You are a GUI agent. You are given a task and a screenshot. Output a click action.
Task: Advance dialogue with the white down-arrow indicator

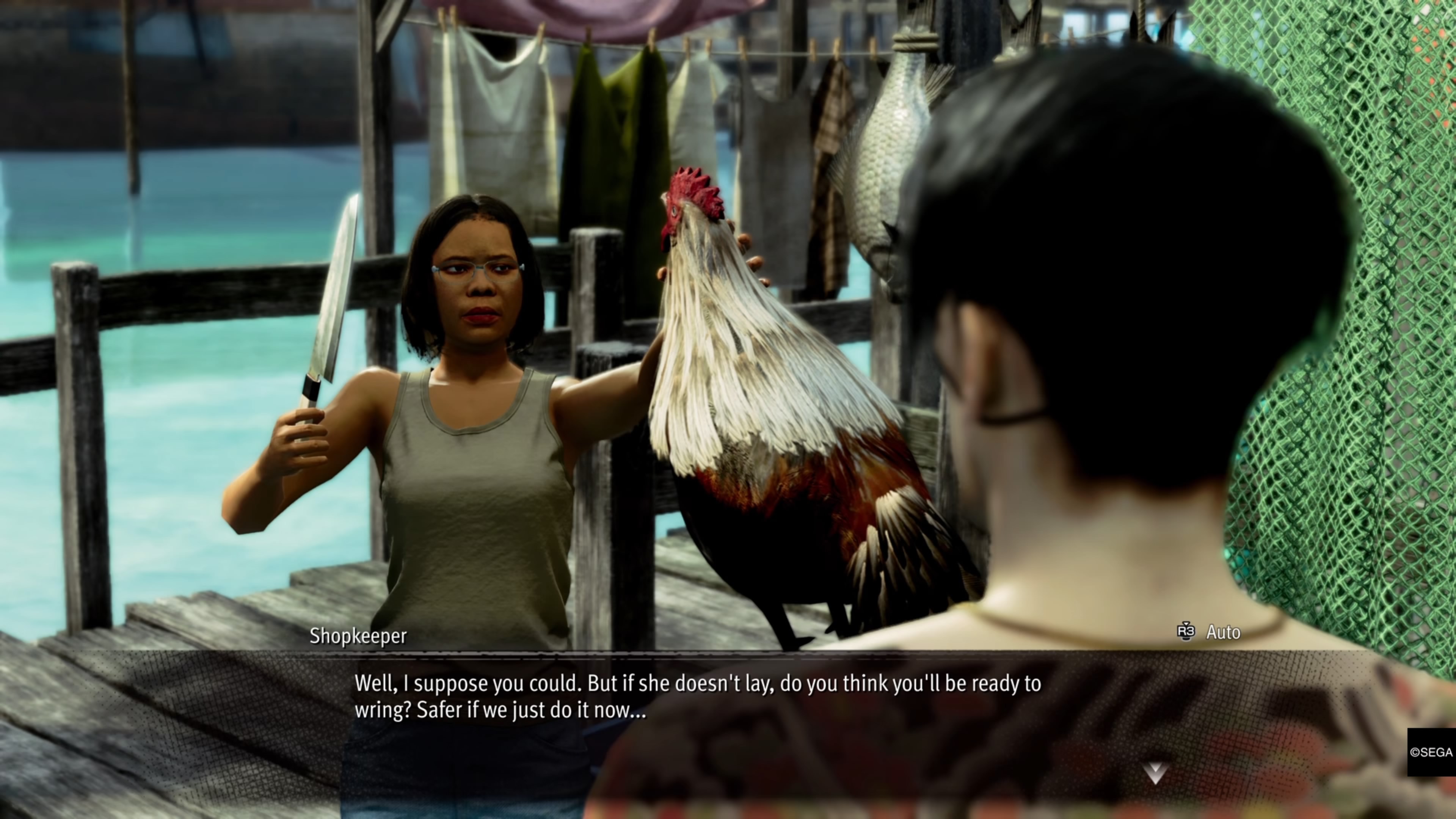pos(1155,773)
